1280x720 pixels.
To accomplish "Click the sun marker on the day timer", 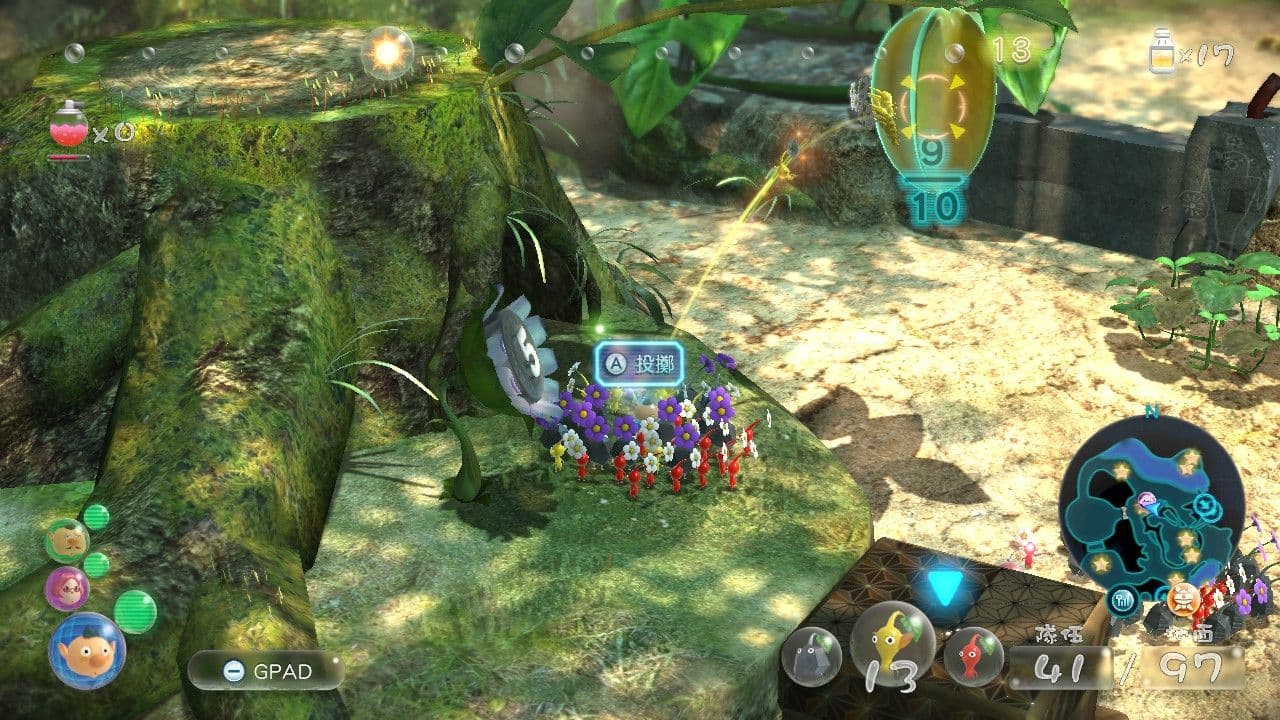I will click(x=388, y=53).
